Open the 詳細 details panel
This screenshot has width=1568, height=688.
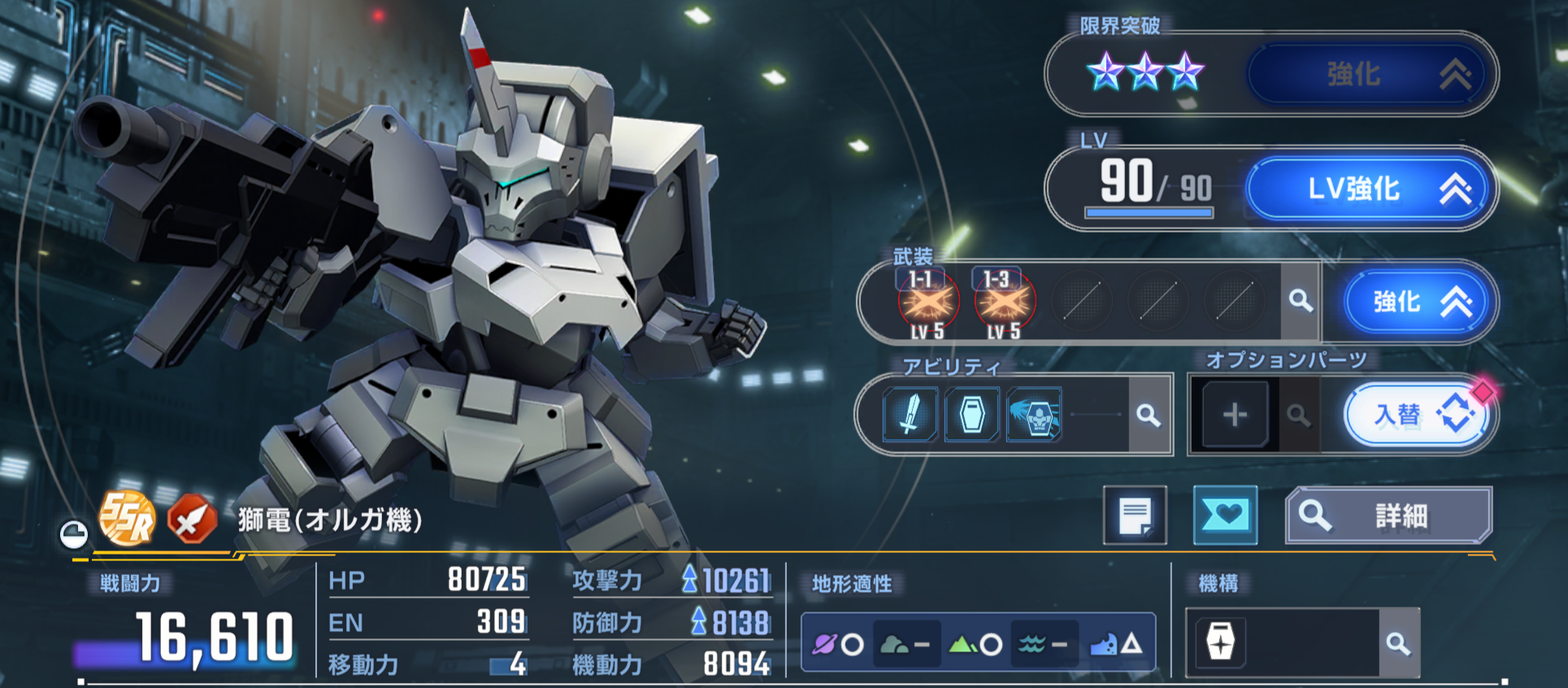tap(1388, 516)
